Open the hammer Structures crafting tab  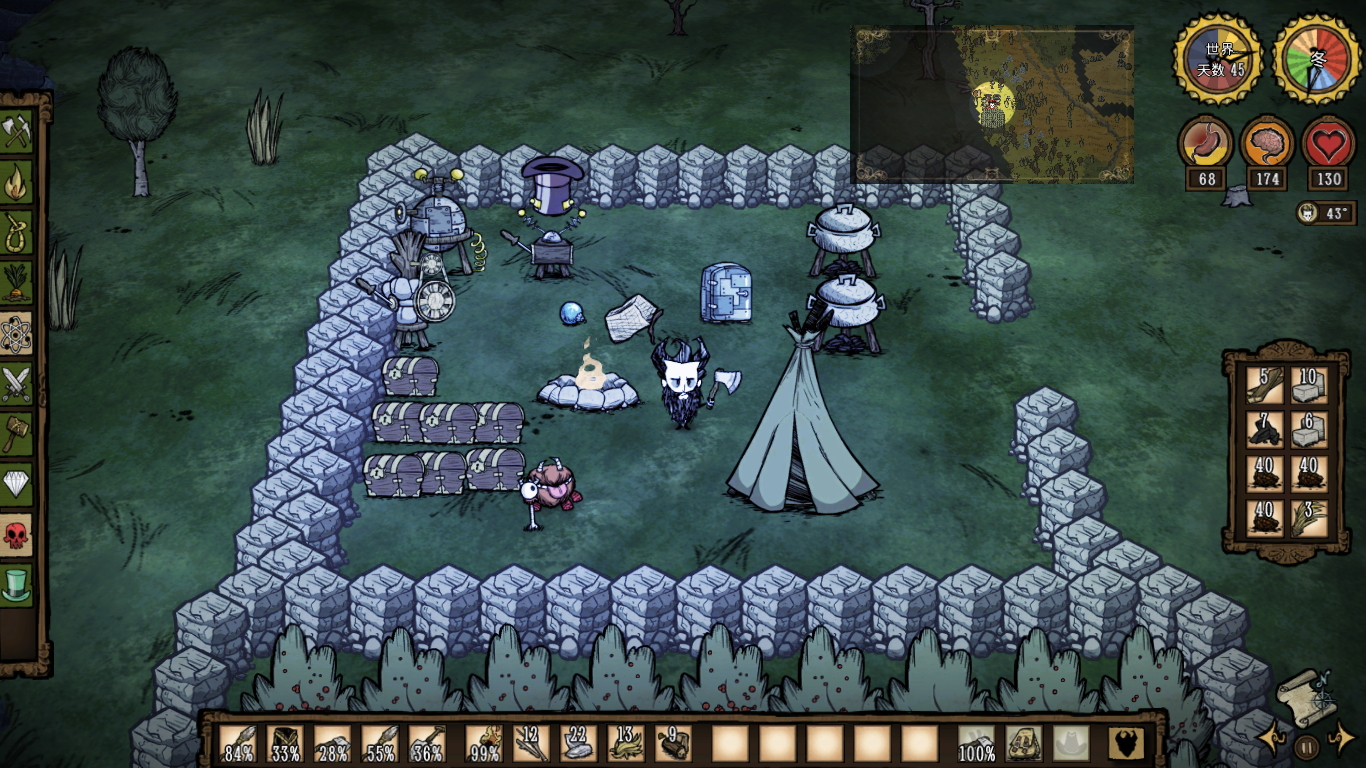(17, 434)
